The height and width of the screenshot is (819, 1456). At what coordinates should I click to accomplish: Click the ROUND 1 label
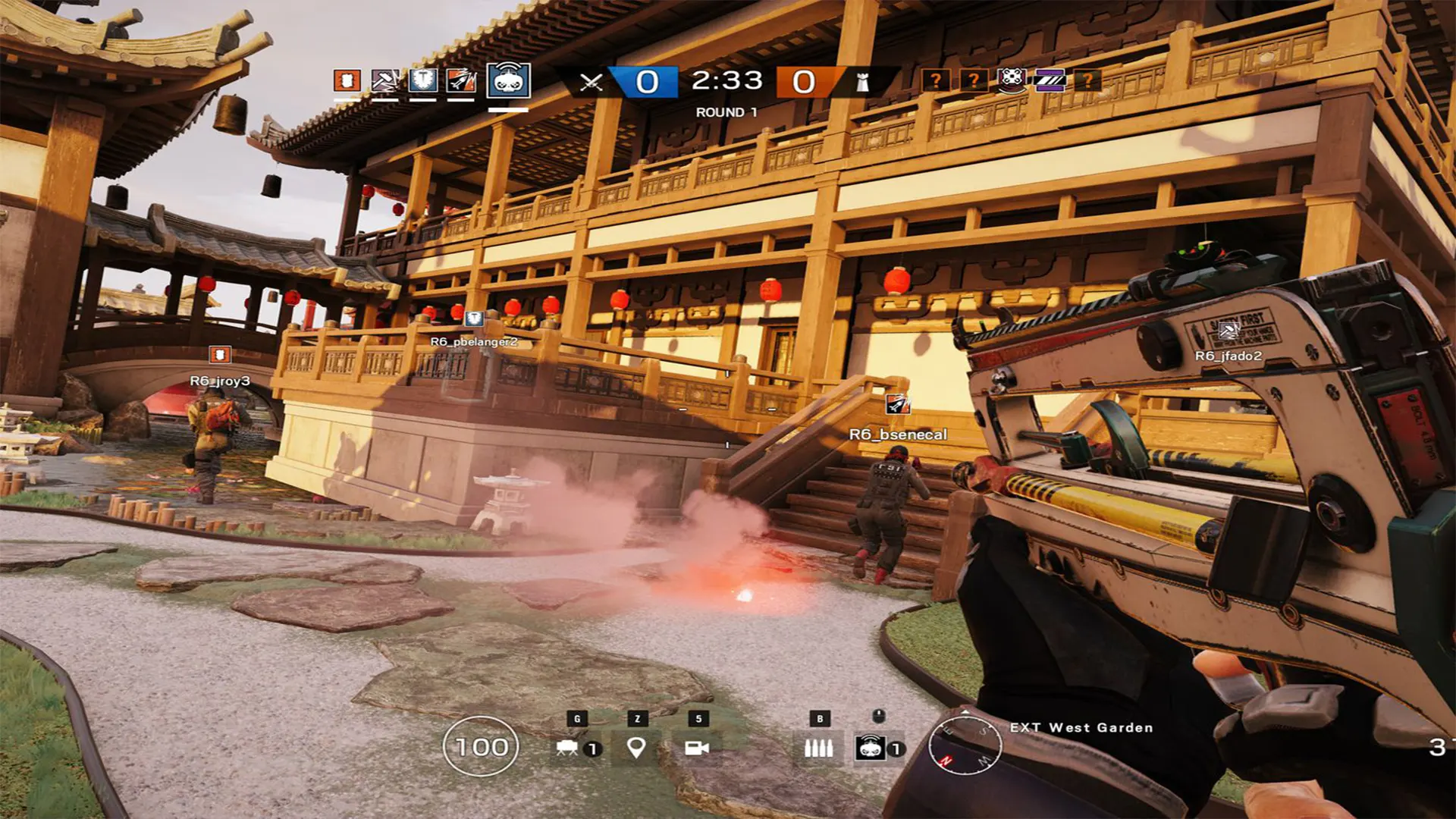coord(726,111)
